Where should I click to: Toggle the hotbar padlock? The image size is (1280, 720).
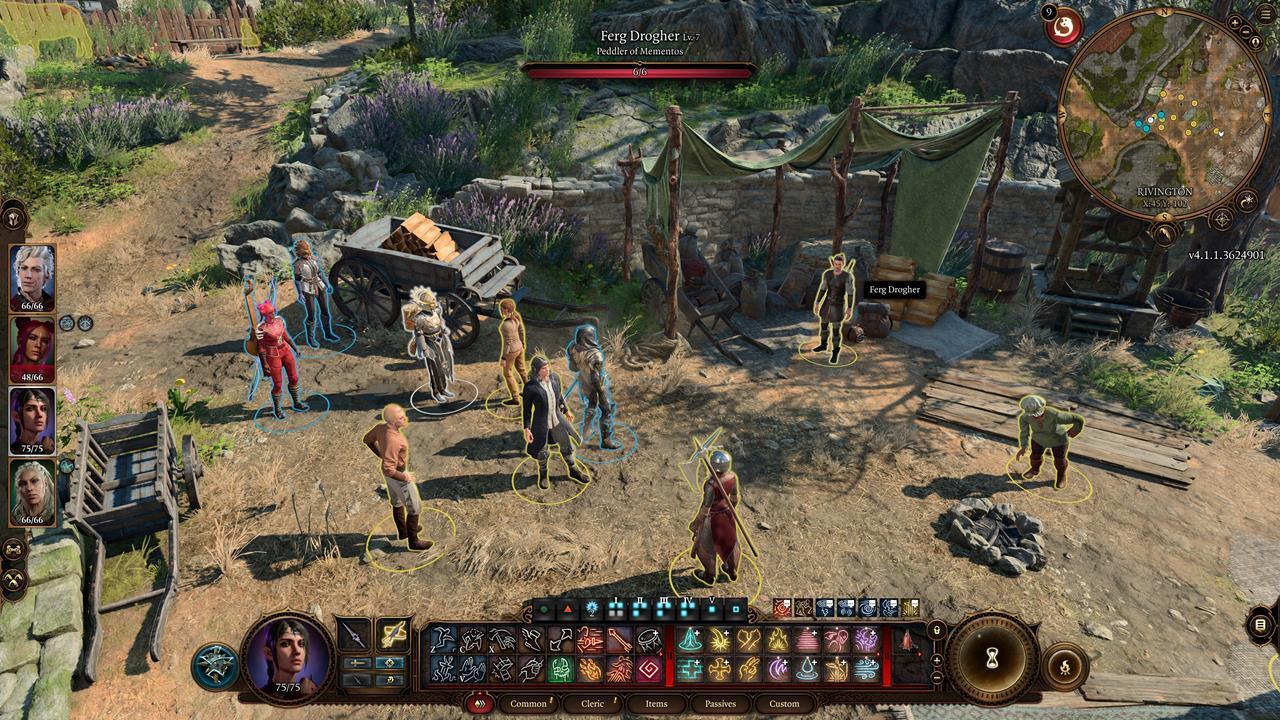coord(936,630)
